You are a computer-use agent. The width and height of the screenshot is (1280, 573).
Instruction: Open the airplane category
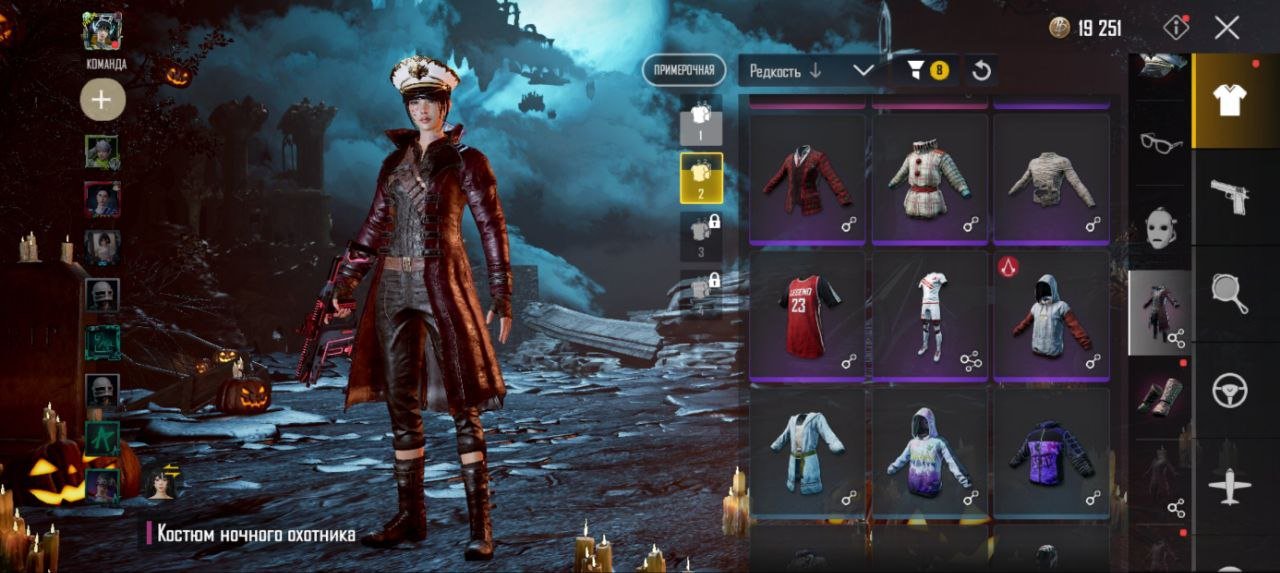[x=1229, y=487]
